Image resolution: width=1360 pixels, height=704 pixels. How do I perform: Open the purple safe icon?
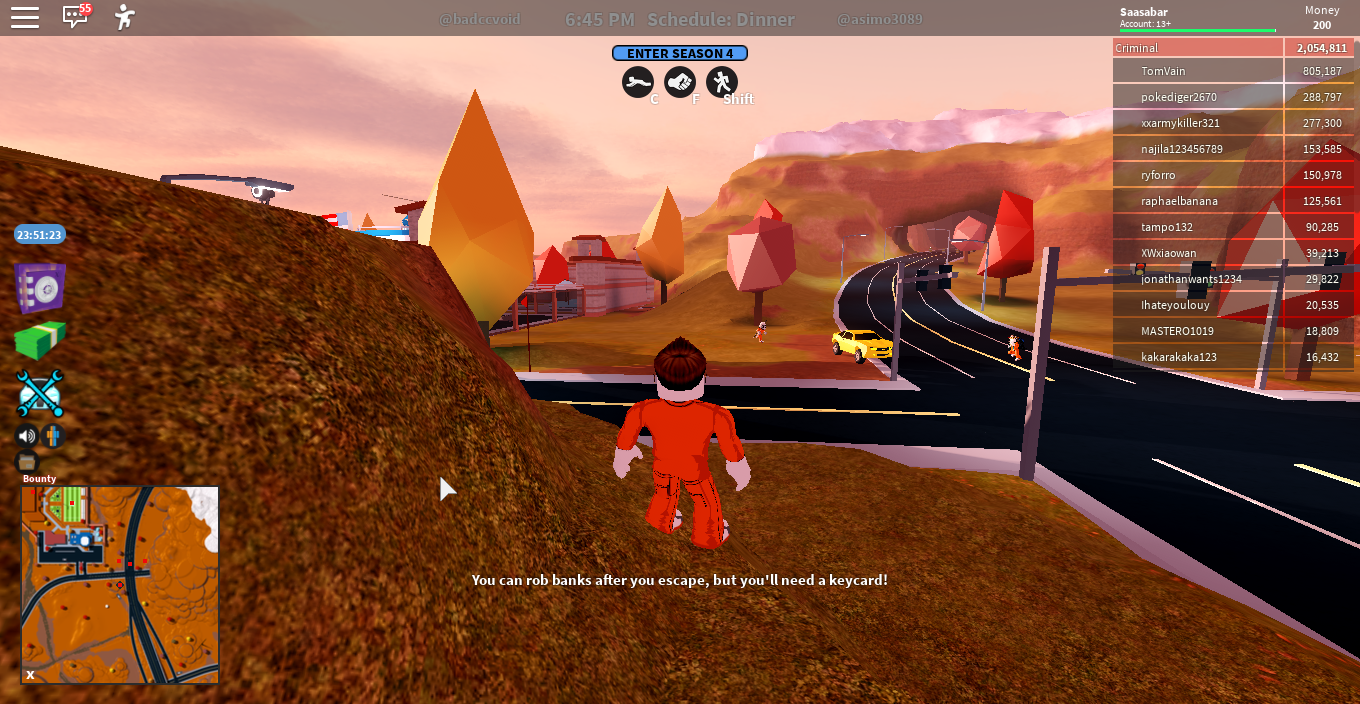coord(40,289)
